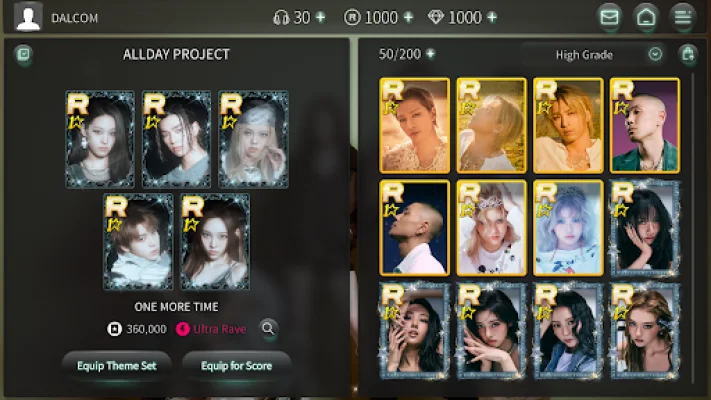Return to the home screen
The height and width of the screenshot is (400, 711).
646,17
